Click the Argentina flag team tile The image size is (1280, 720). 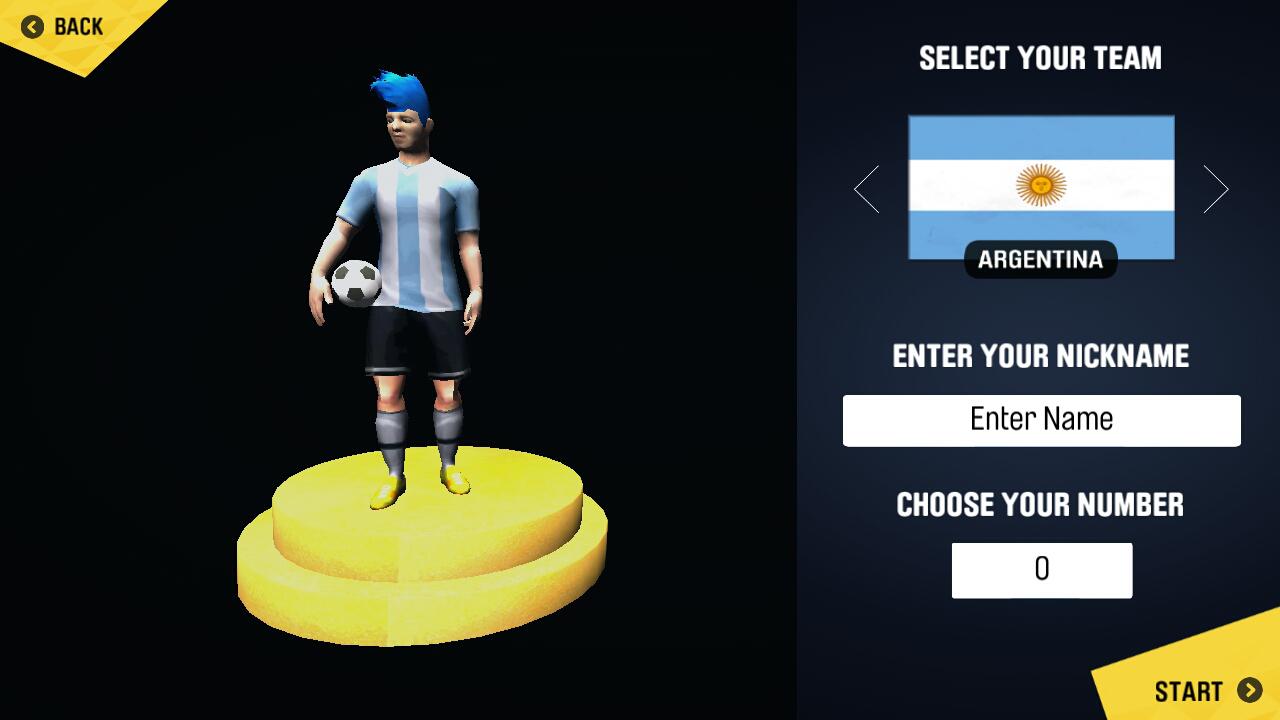point(1041,187)
